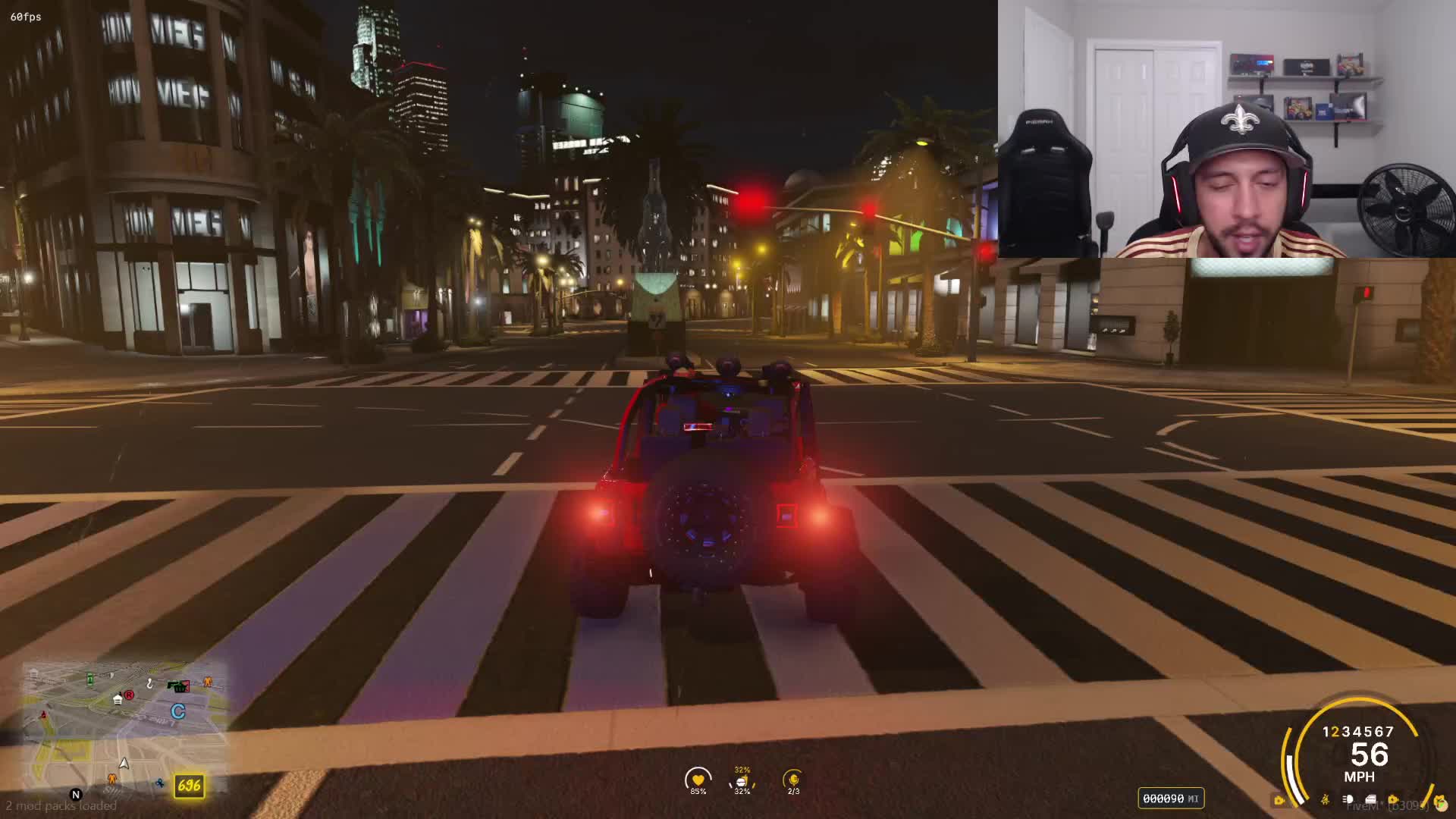The image size is (1456, 819).
Task: Select the white tow hook map marker
Action: point(150,684)
